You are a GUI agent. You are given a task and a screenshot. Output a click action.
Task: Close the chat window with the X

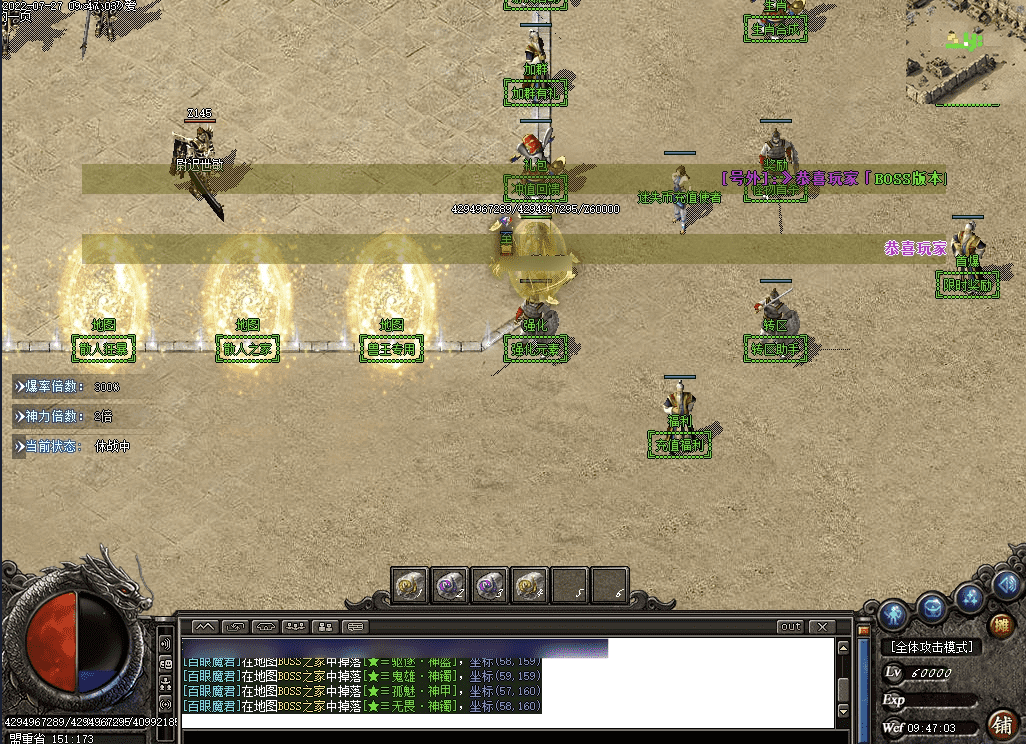[821, 627]
